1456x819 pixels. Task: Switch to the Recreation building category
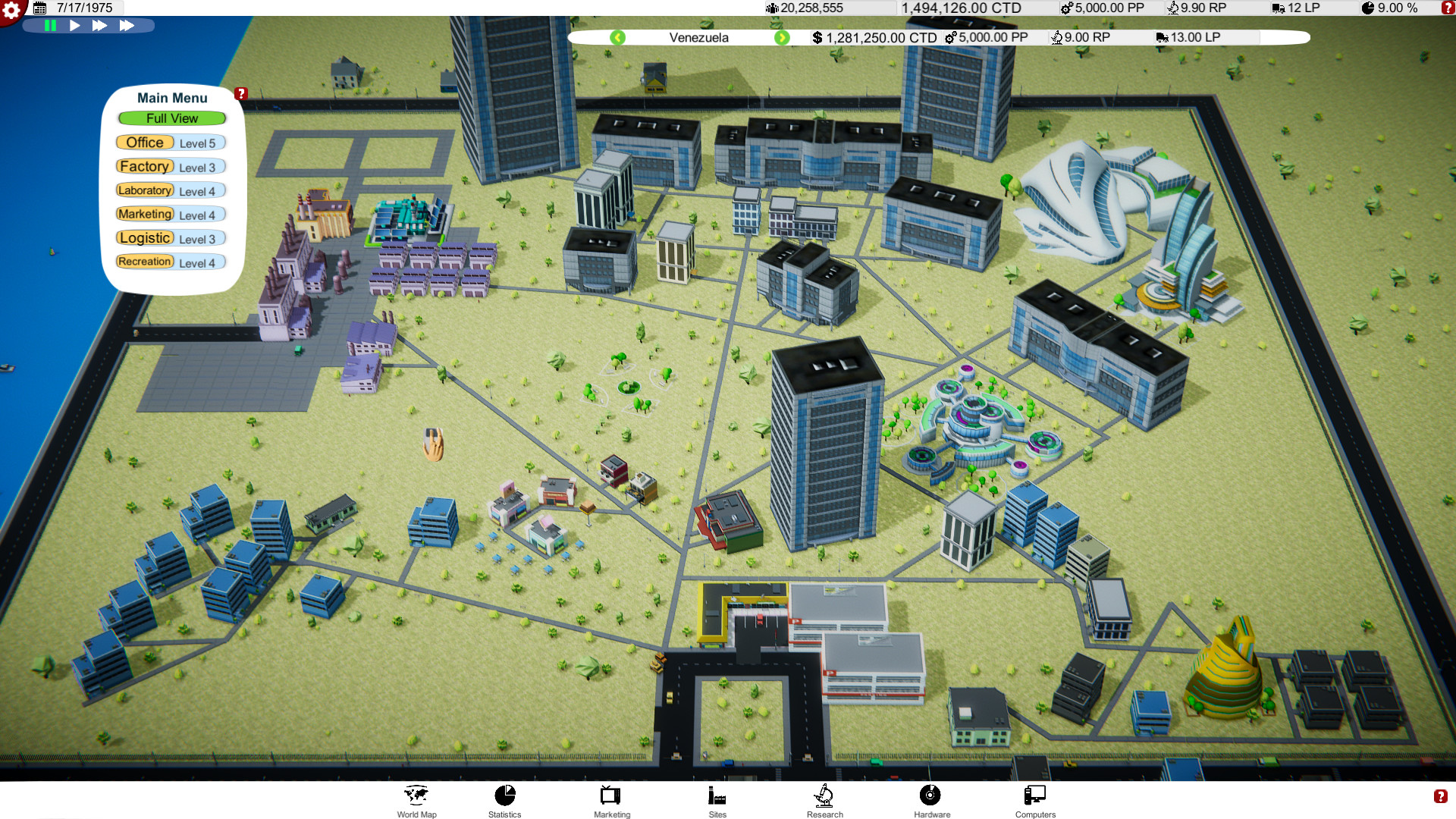(x=144, y=262)
